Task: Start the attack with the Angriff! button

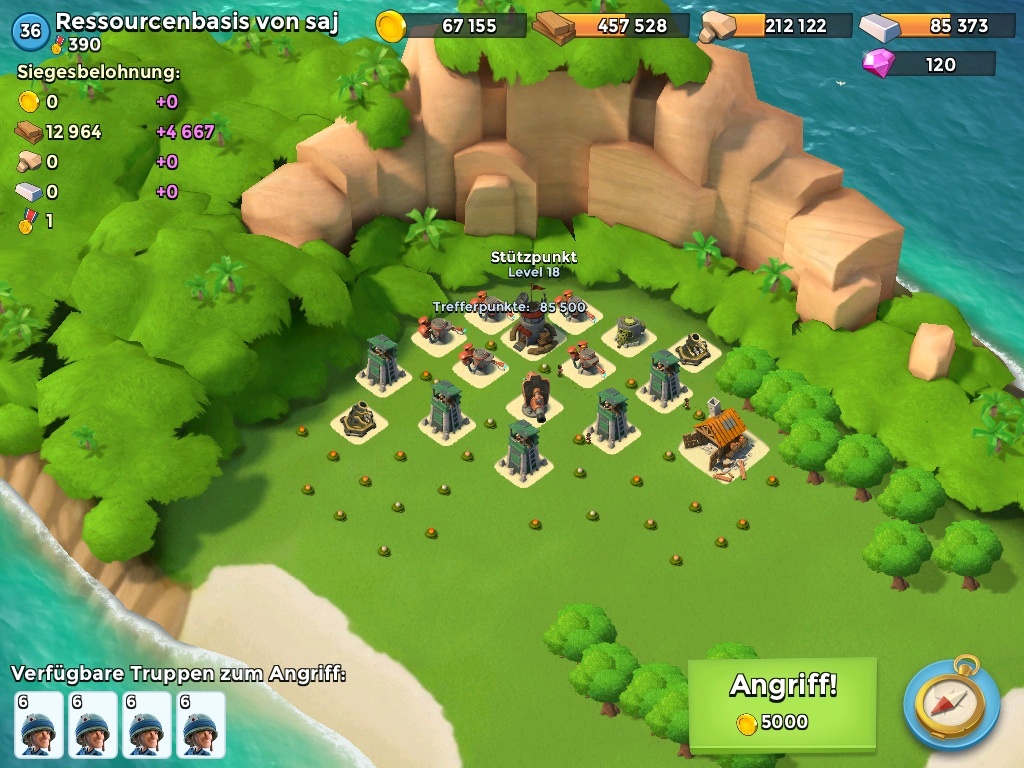Action: pyautogui.click(x=782, y=702)
